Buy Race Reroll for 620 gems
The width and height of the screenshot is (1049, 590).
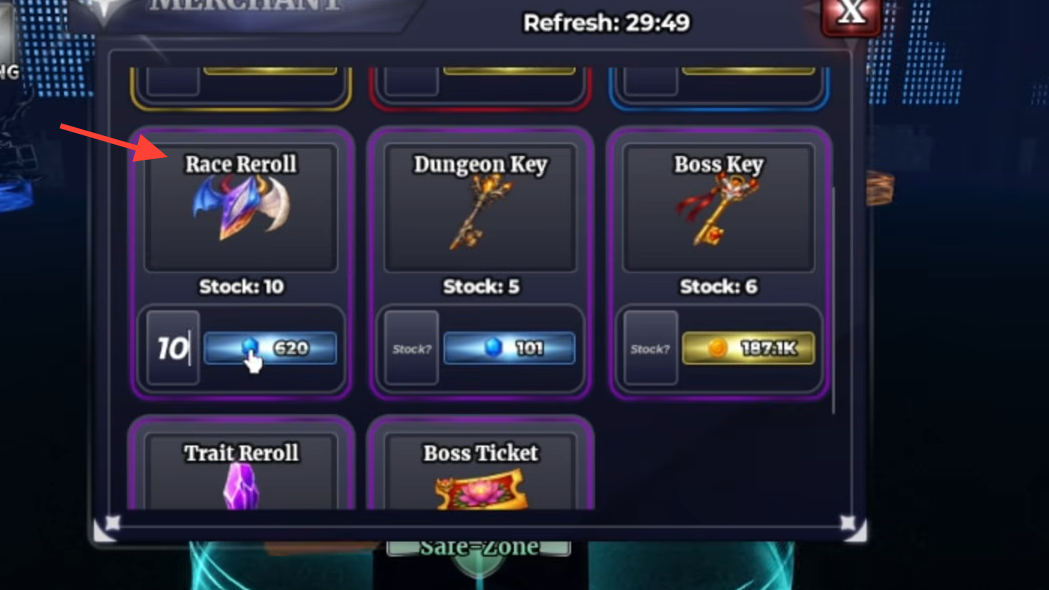coord(270,348)
